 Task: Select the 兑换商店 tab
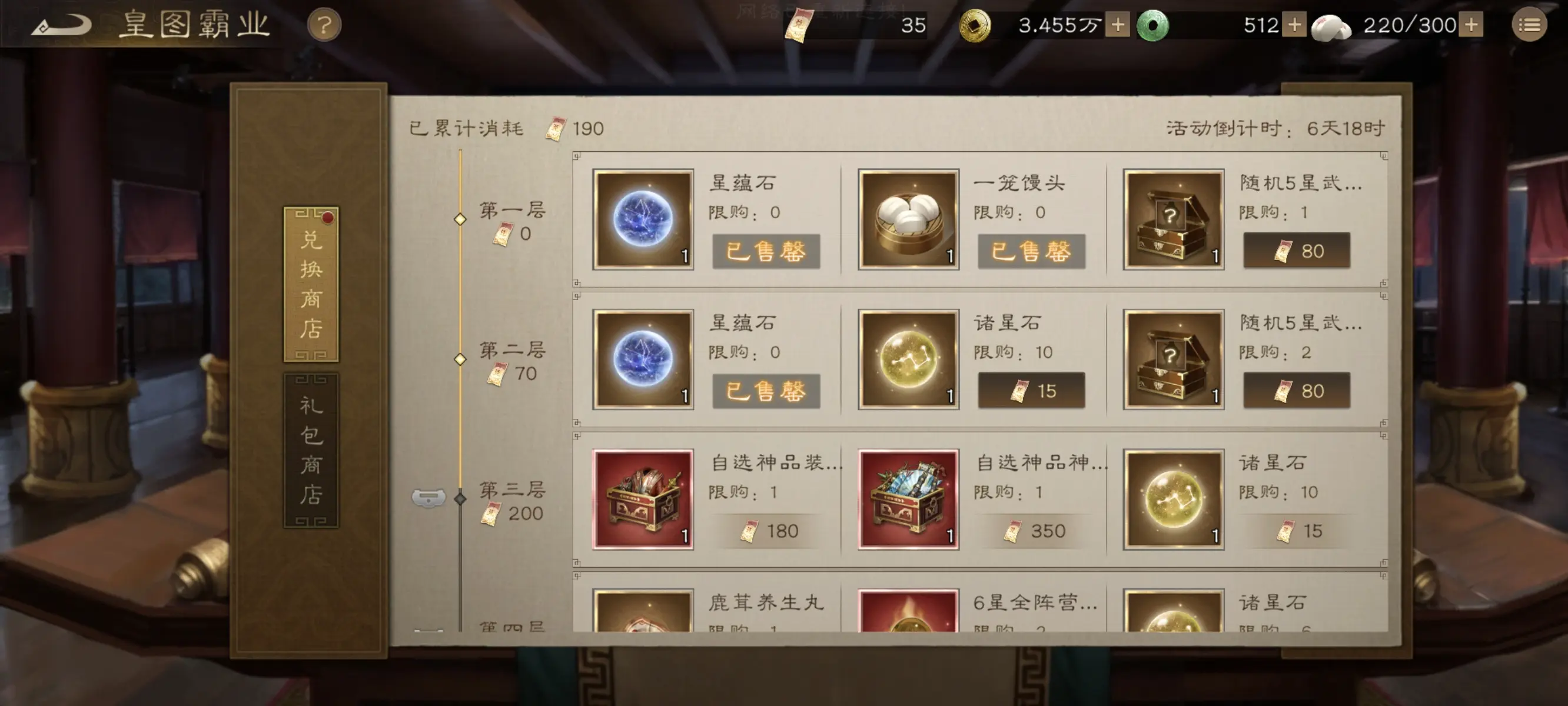point(310,286)
